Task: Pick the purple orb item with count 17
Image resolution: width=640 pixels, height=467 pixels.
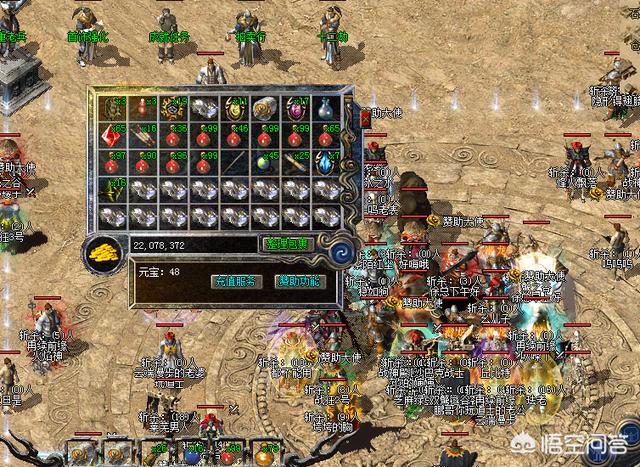Action: [x=297, y=109]
